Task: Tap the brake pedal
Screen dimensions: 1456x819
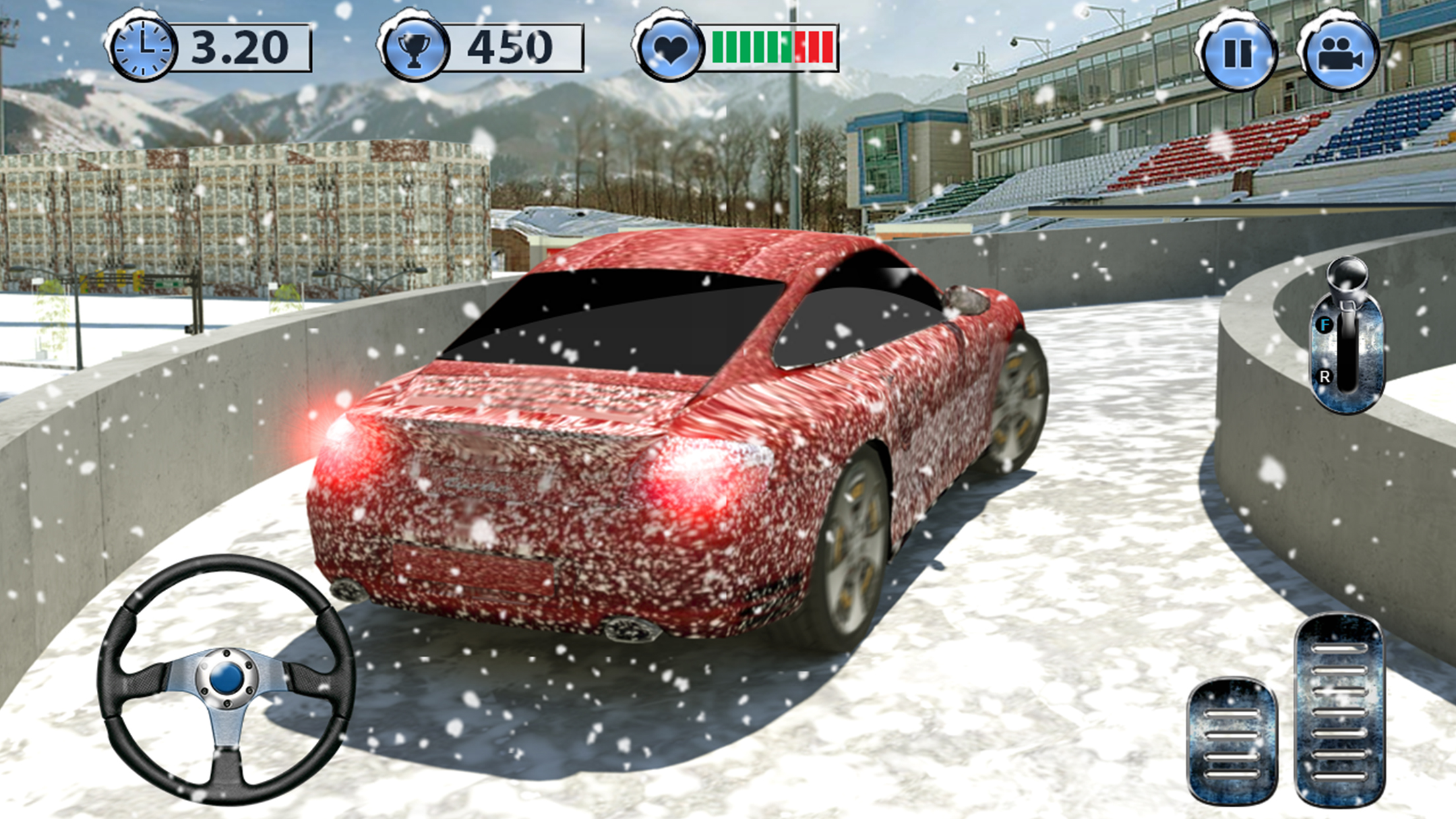Action: point(1232,742)
